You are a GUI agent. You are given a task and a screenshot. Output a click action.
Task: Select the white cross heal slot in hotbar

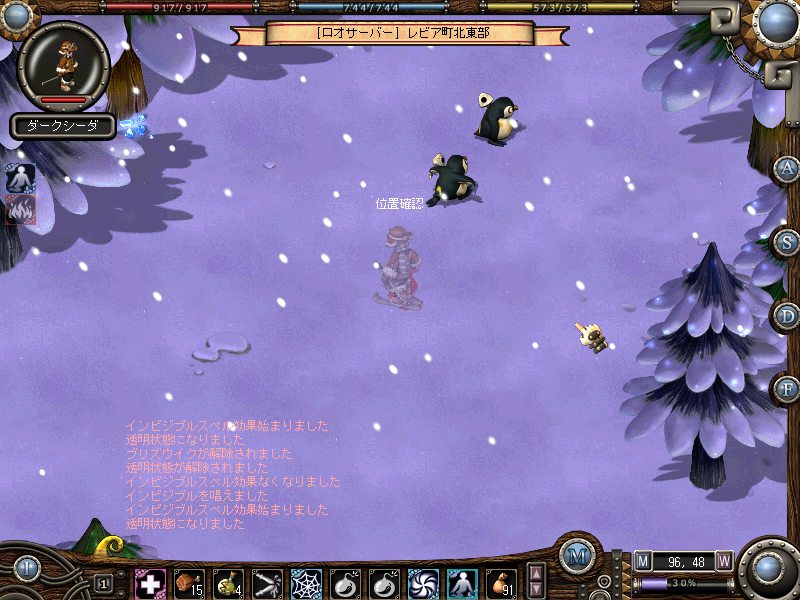(x=150, y=583)
